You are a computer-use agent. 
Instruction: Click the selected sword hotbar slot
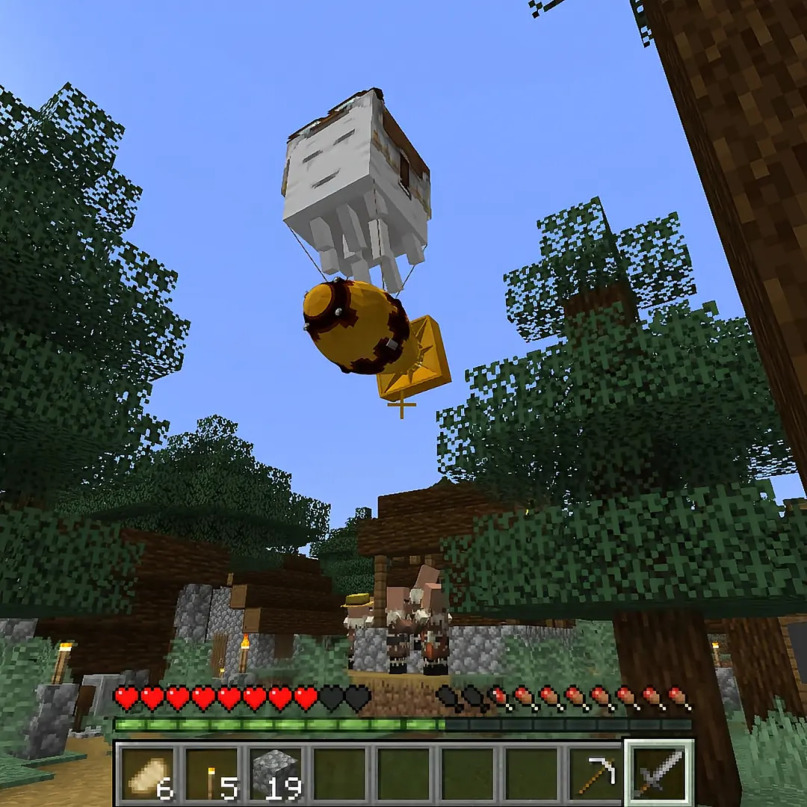coord(659,773)
